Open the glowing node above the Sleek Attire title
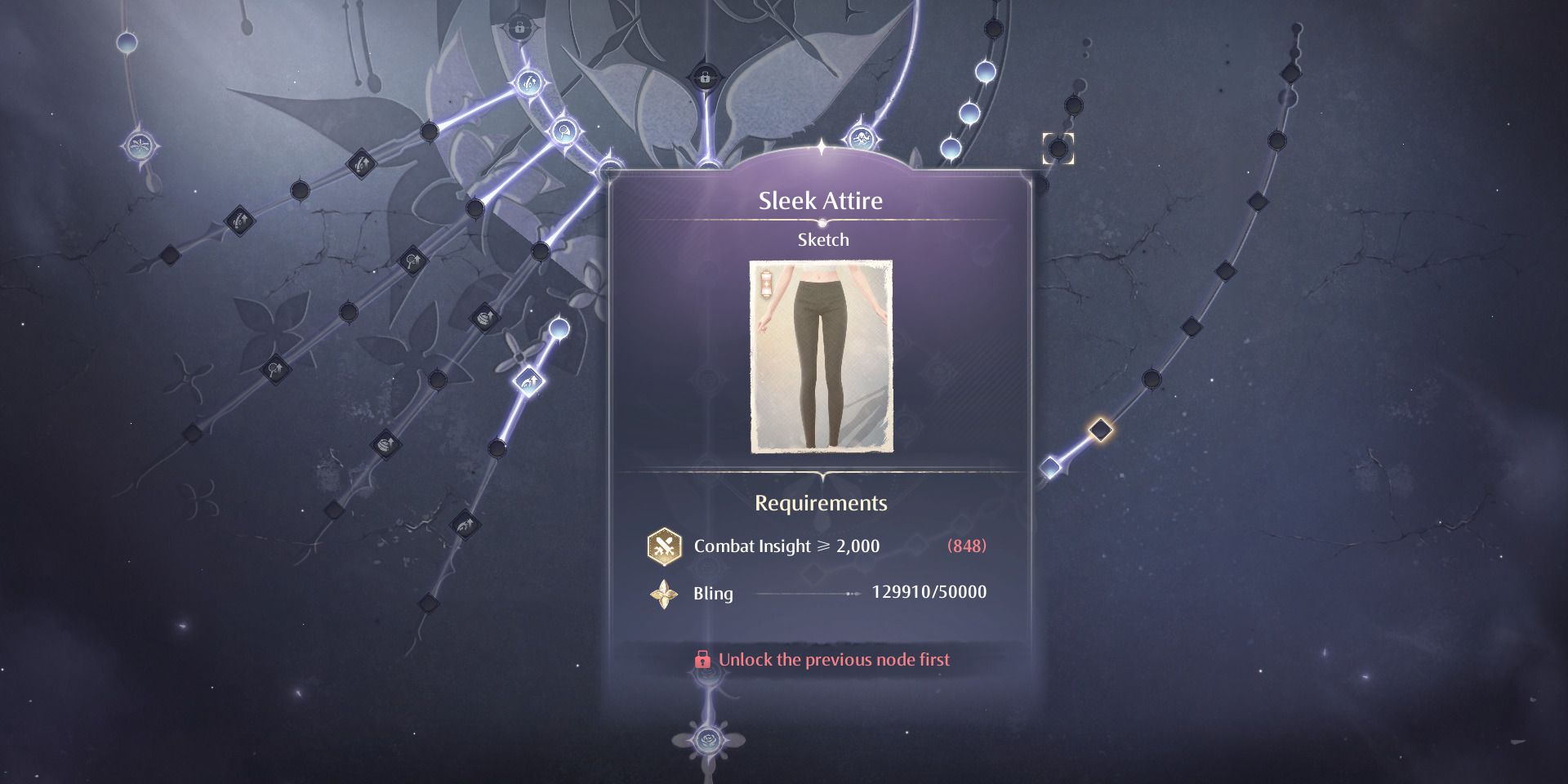The width and height of the screenshot is (1568, 784). (x=861, y=139)
